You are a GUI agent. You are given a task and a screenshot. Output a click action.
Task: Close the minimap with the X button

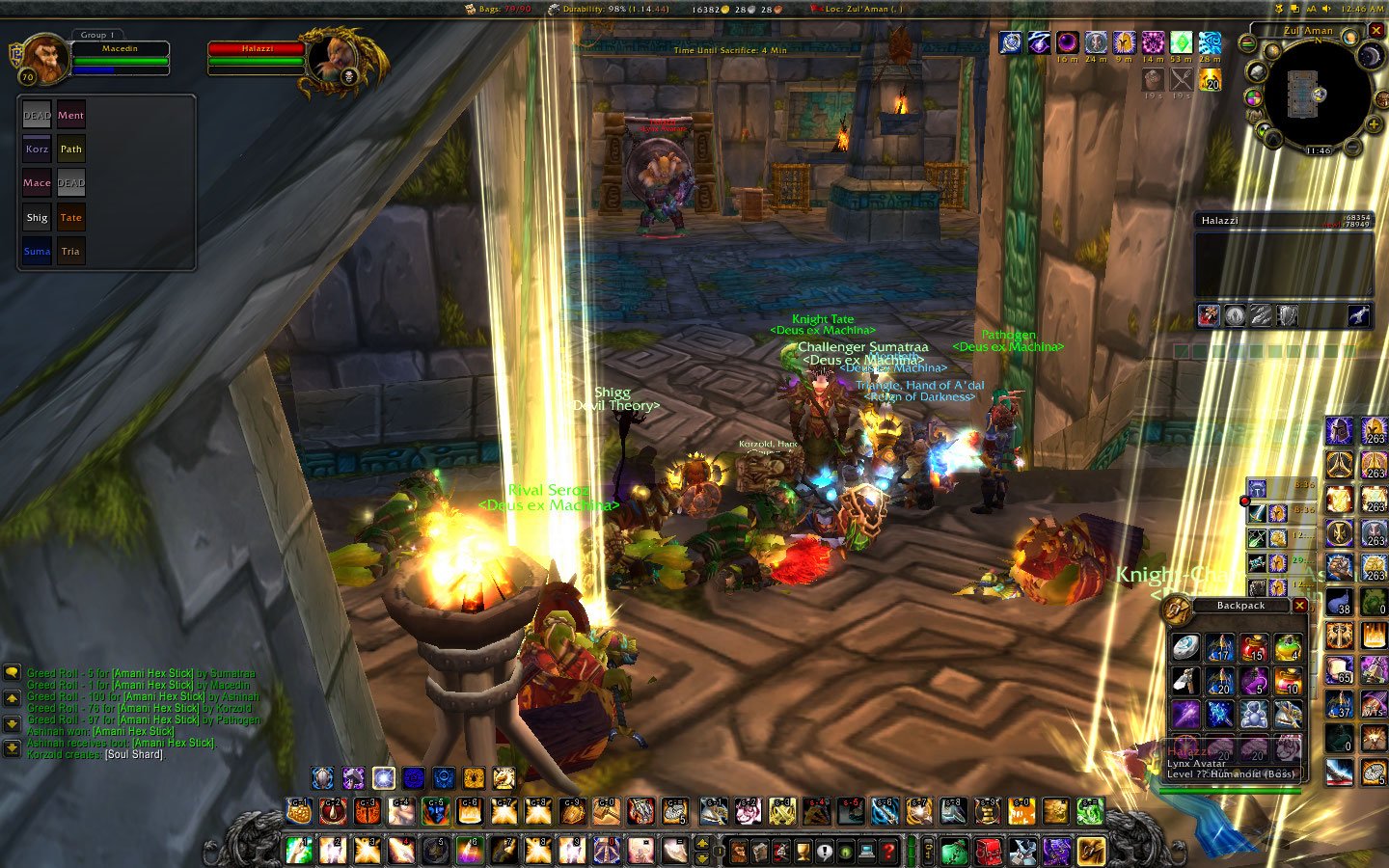tap(1376, 31)
